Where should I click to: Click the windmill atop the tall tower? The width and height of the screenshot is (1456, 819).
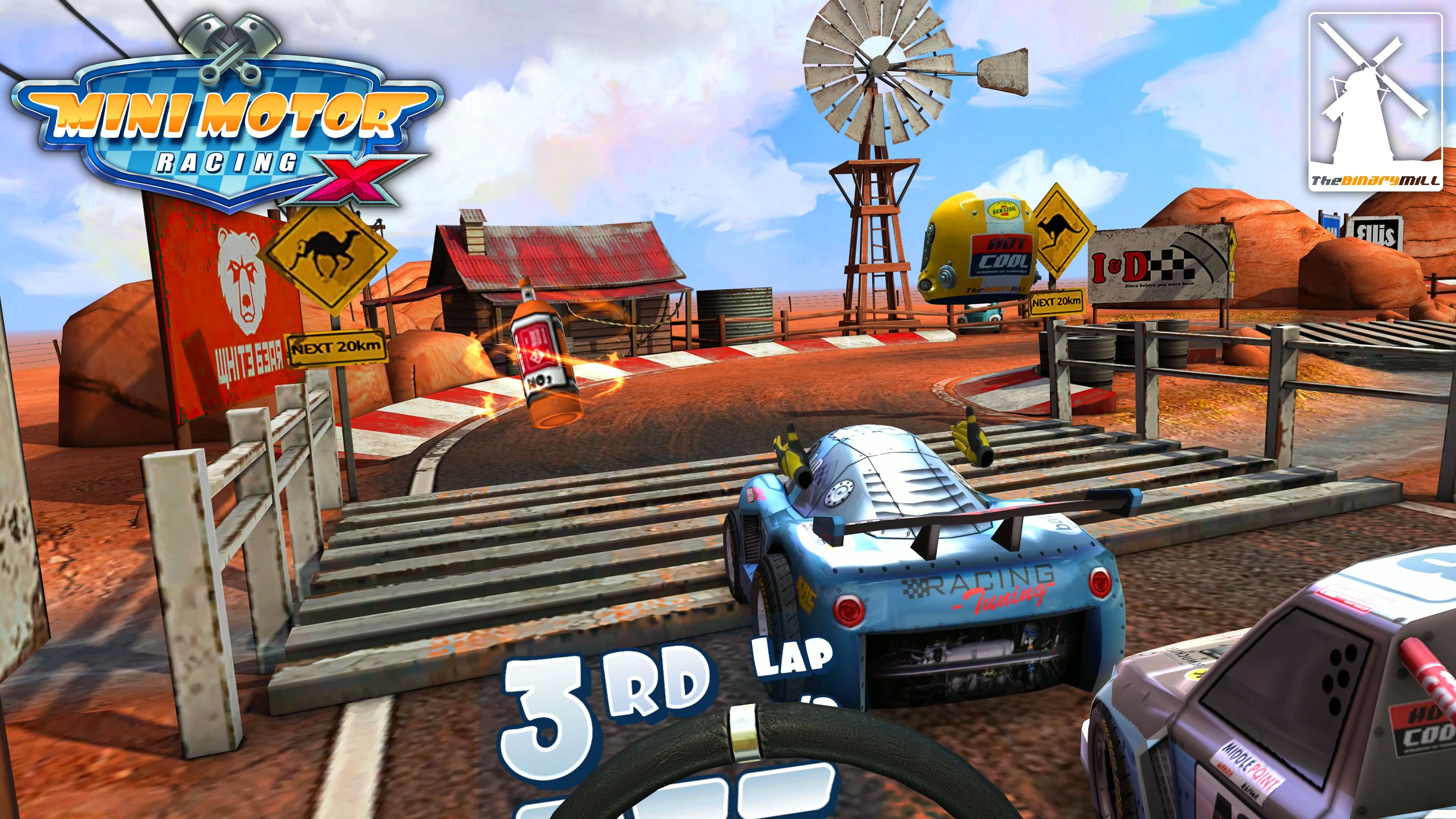[879, 65]
